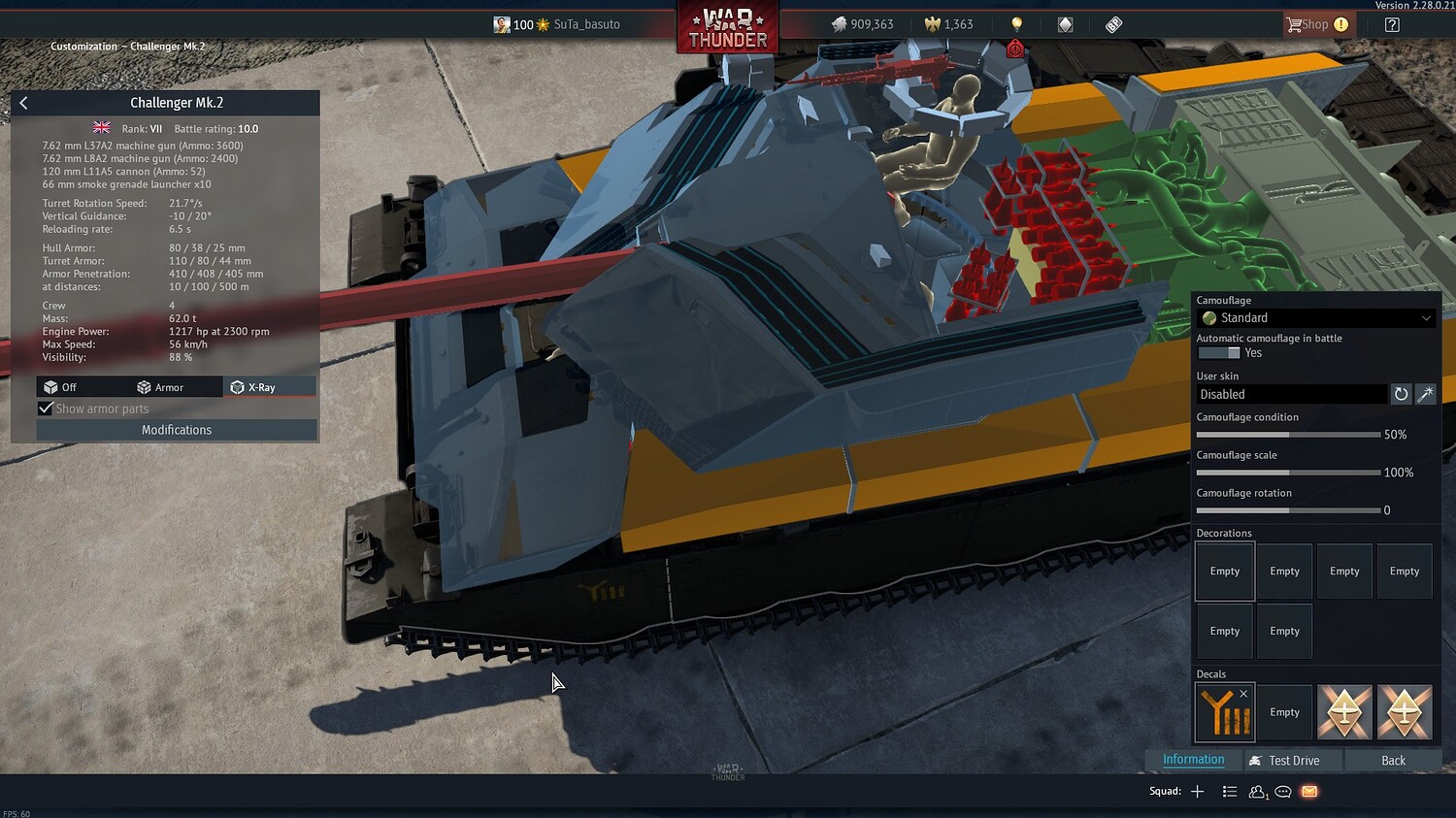Viewport: 1456px width, 818px height.
Task: Toggle the Show armor parts checkbox
Action: coord(46,408)
